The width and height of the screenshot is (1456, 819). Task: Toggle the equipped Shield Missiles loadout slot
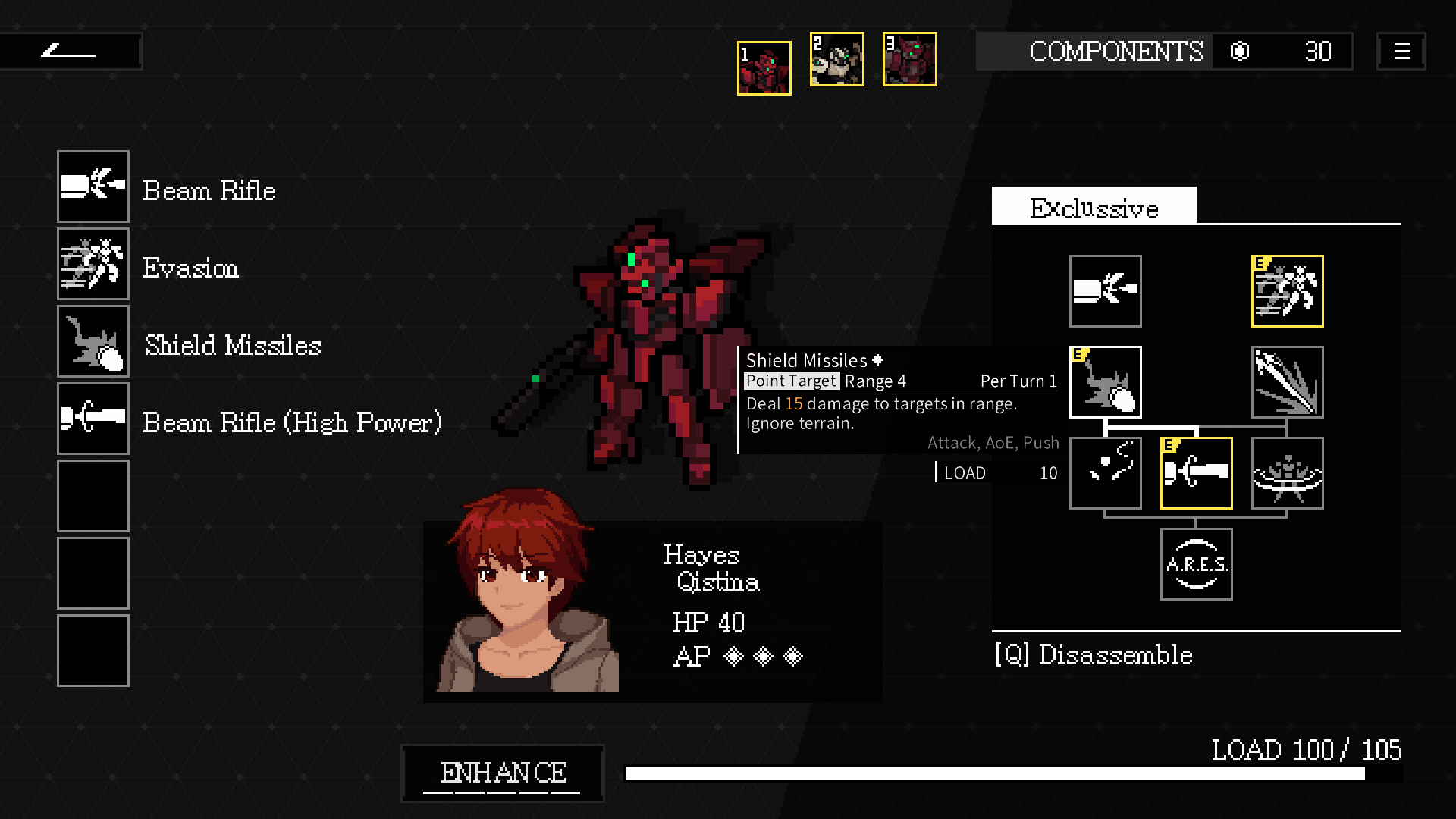pyautogui.click(x=93, y=340)
